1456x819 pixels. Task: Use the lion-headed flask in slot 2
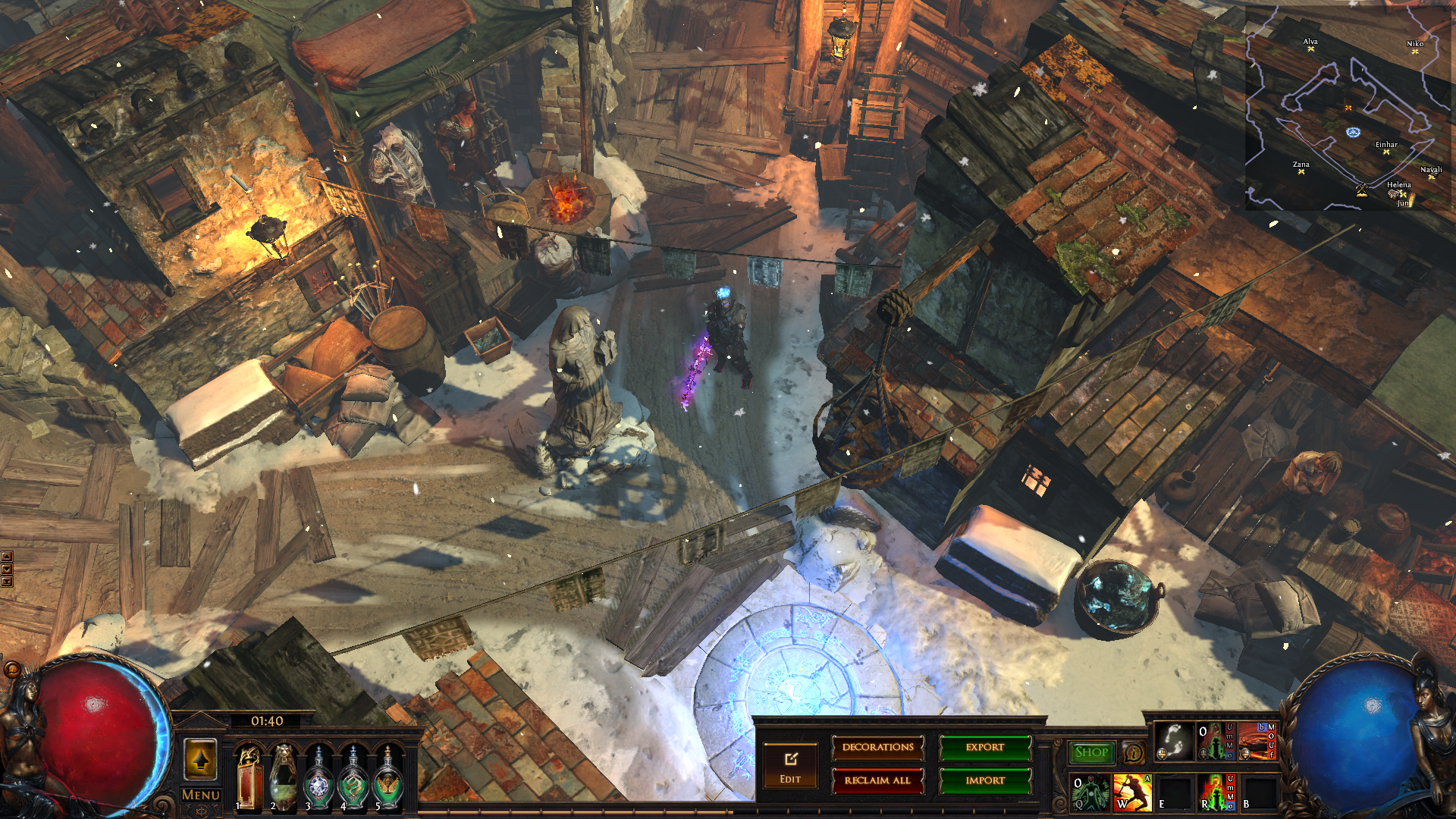[x=284, y=779]
